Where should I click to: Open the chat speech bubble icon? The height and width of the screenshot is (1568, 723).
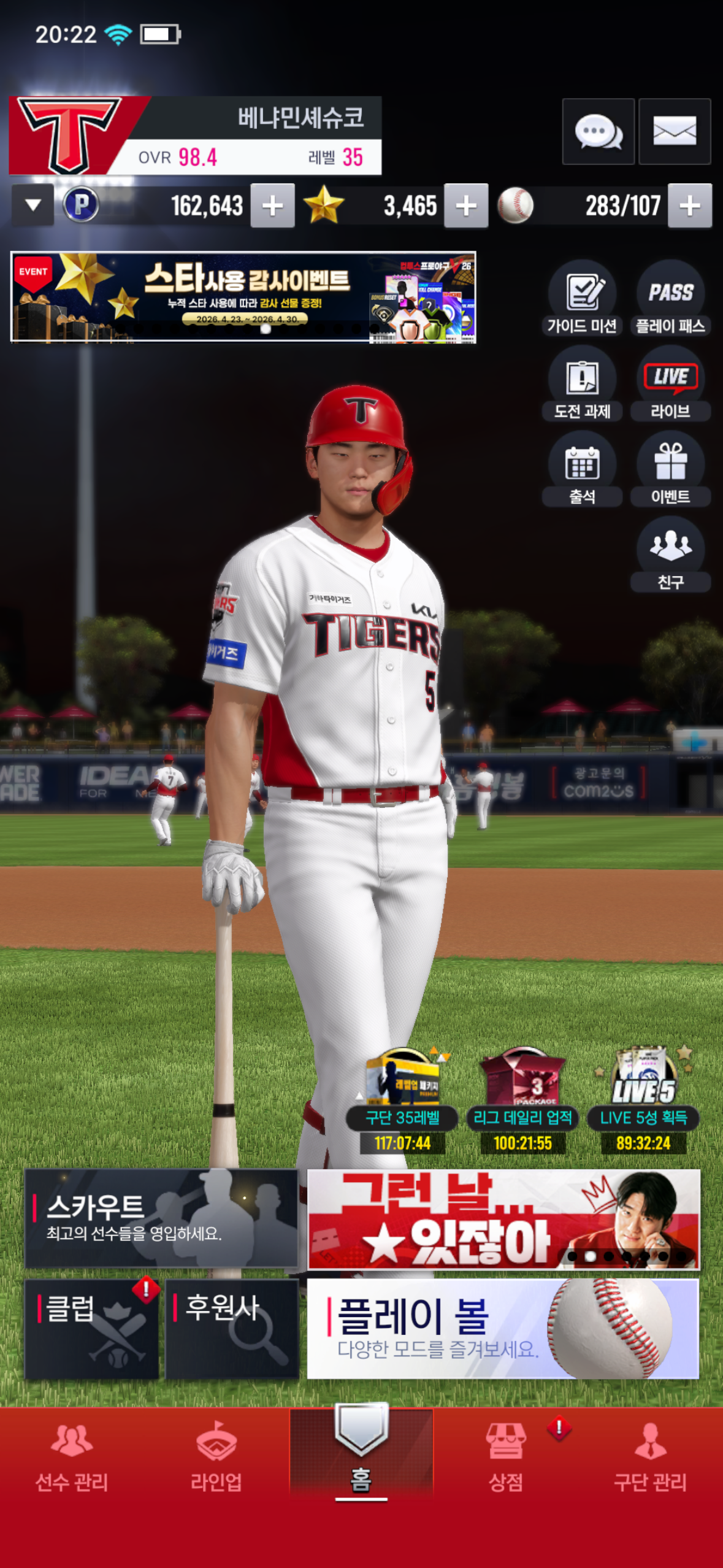598,131
